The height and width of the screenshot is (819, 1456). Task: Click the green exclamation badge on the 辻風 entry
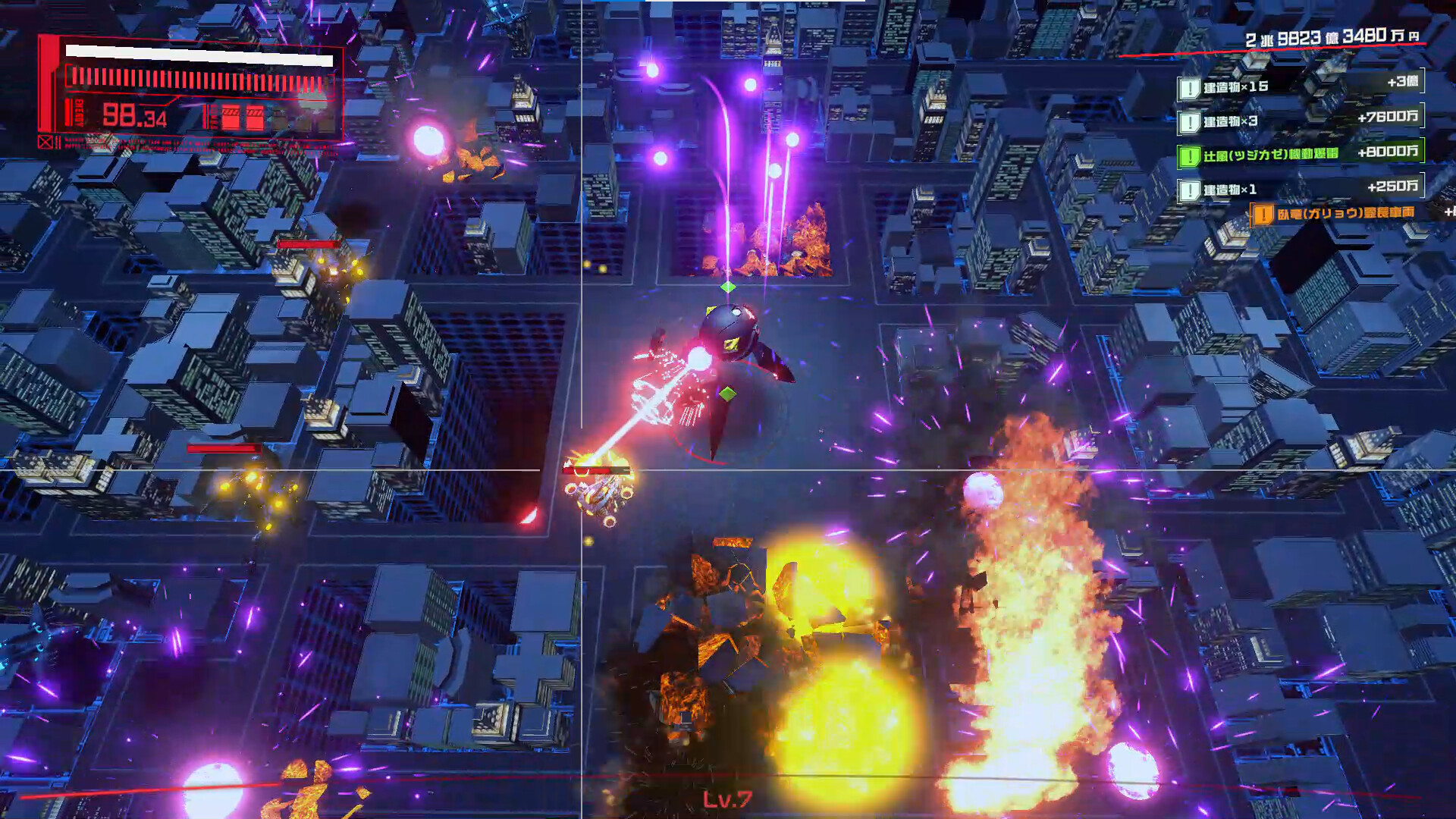(x=1191, y=155)
